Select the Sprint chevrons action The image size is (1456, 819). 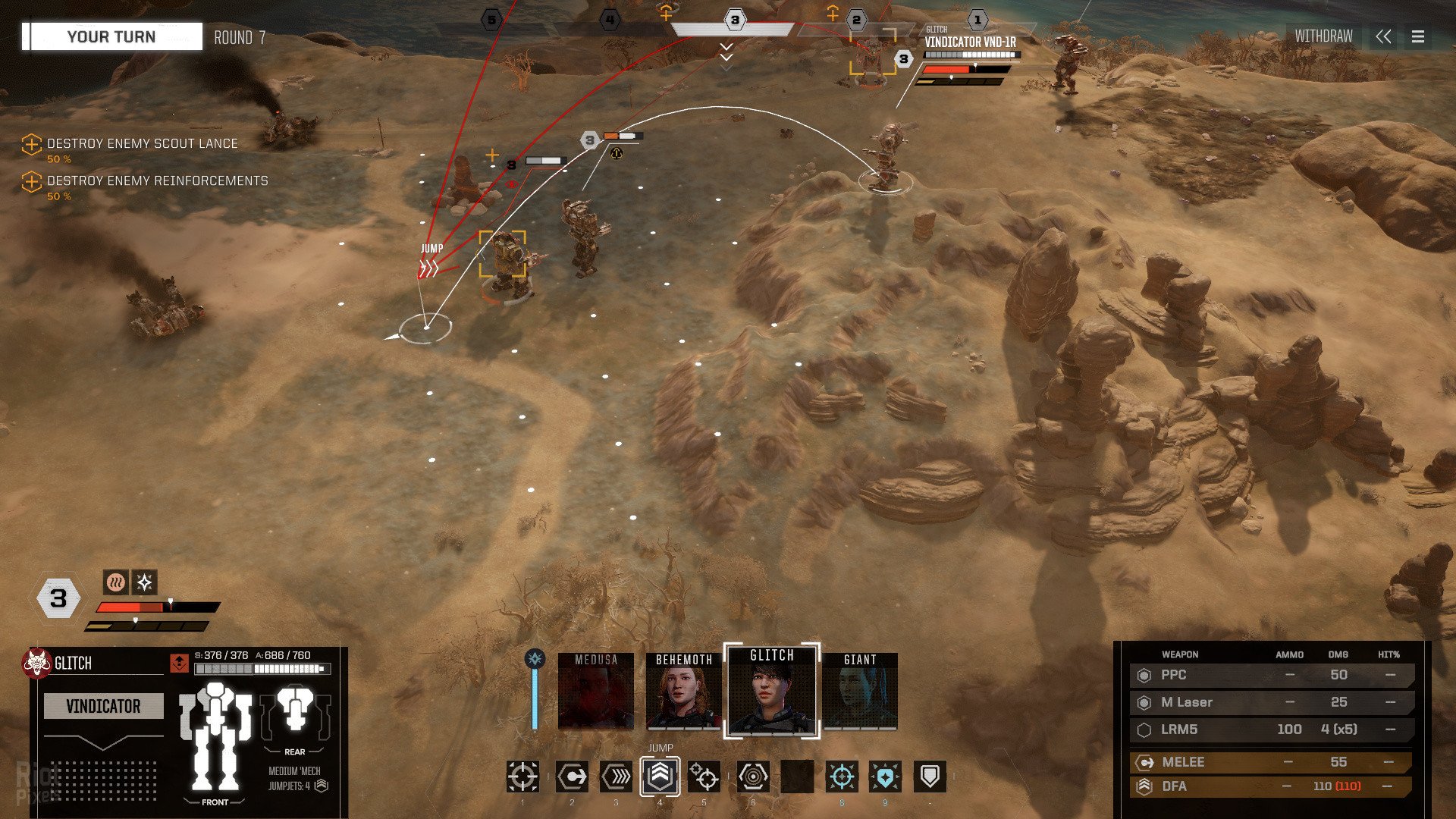(x=616, y=777)
